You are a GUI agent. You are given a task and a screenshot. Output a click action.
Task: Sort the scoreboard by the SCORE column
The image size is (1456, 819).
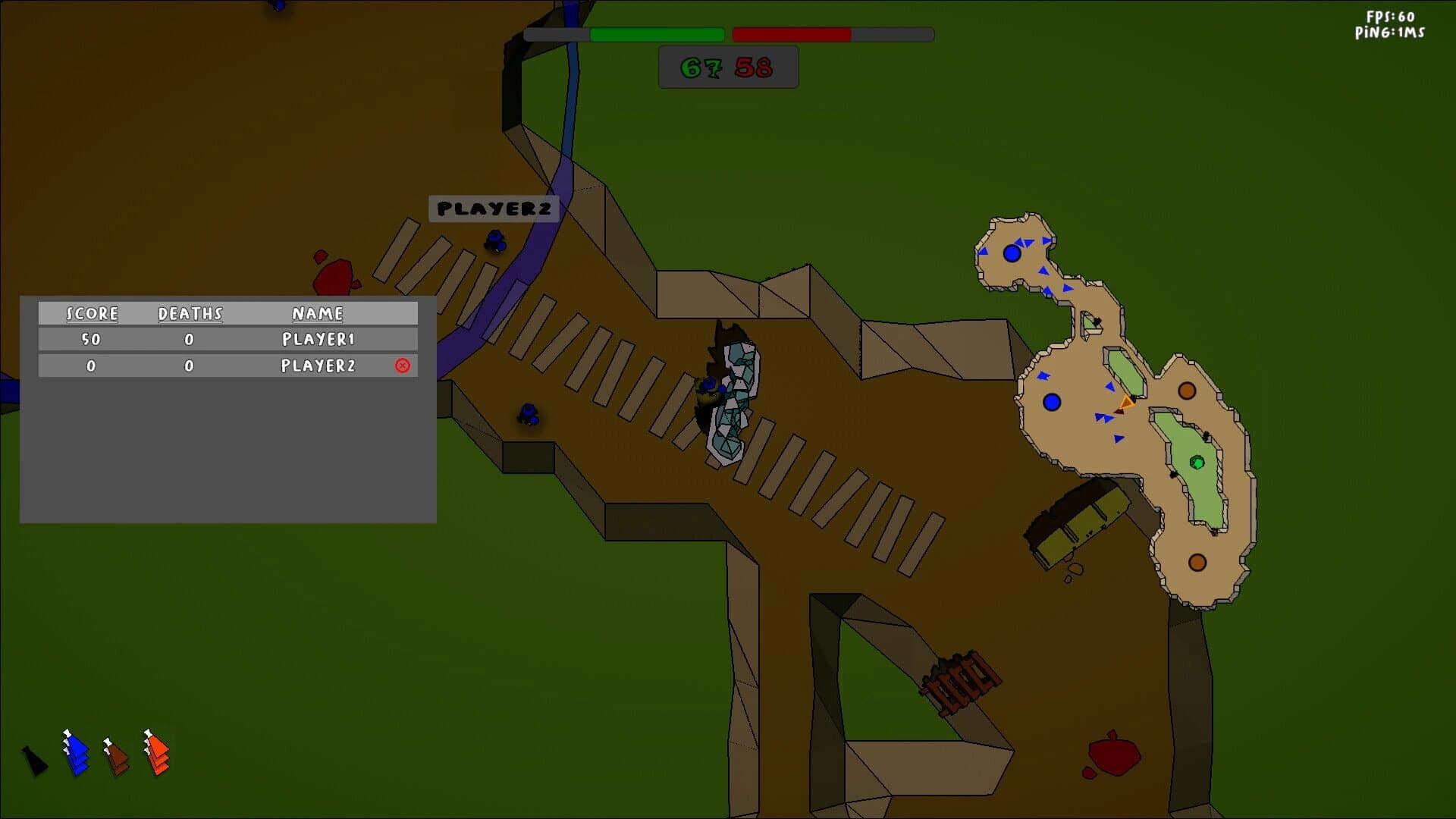tap(91, 313)
